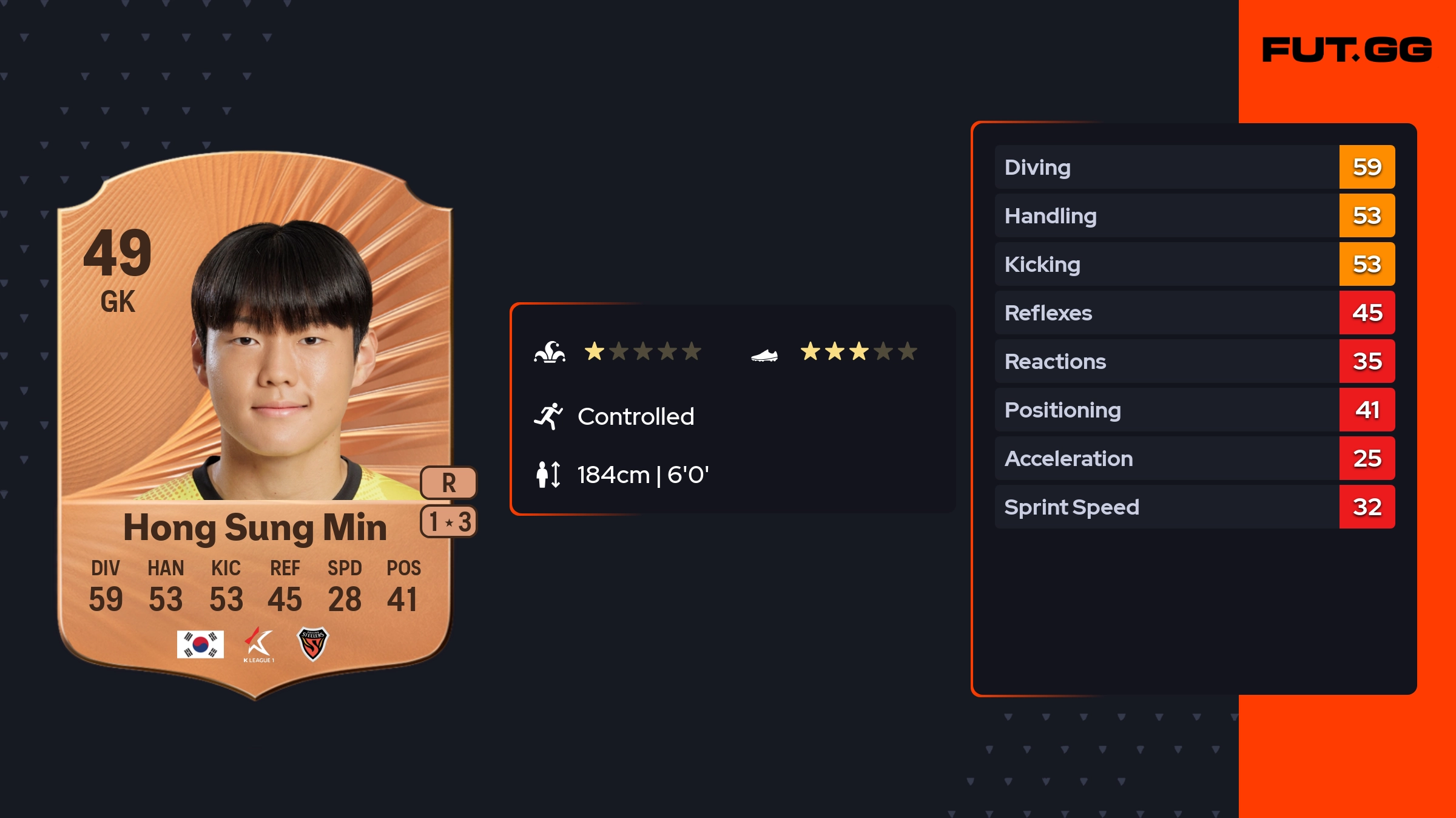Click the R preferred foot badge
This screenshot has height=818, width=1456.
click(x=448, y=483)
